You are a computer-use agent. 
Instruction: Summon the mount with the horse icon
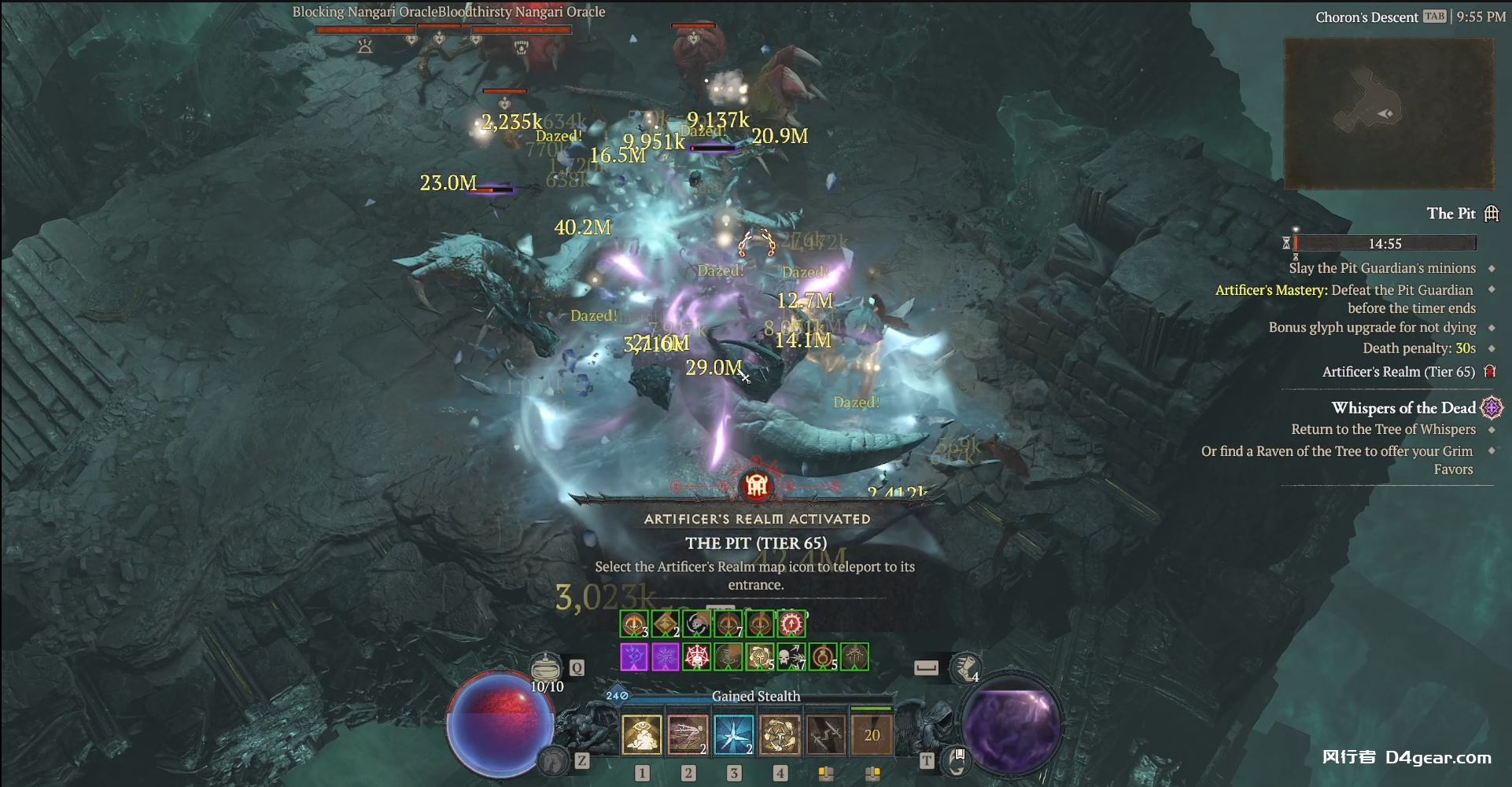554,760
